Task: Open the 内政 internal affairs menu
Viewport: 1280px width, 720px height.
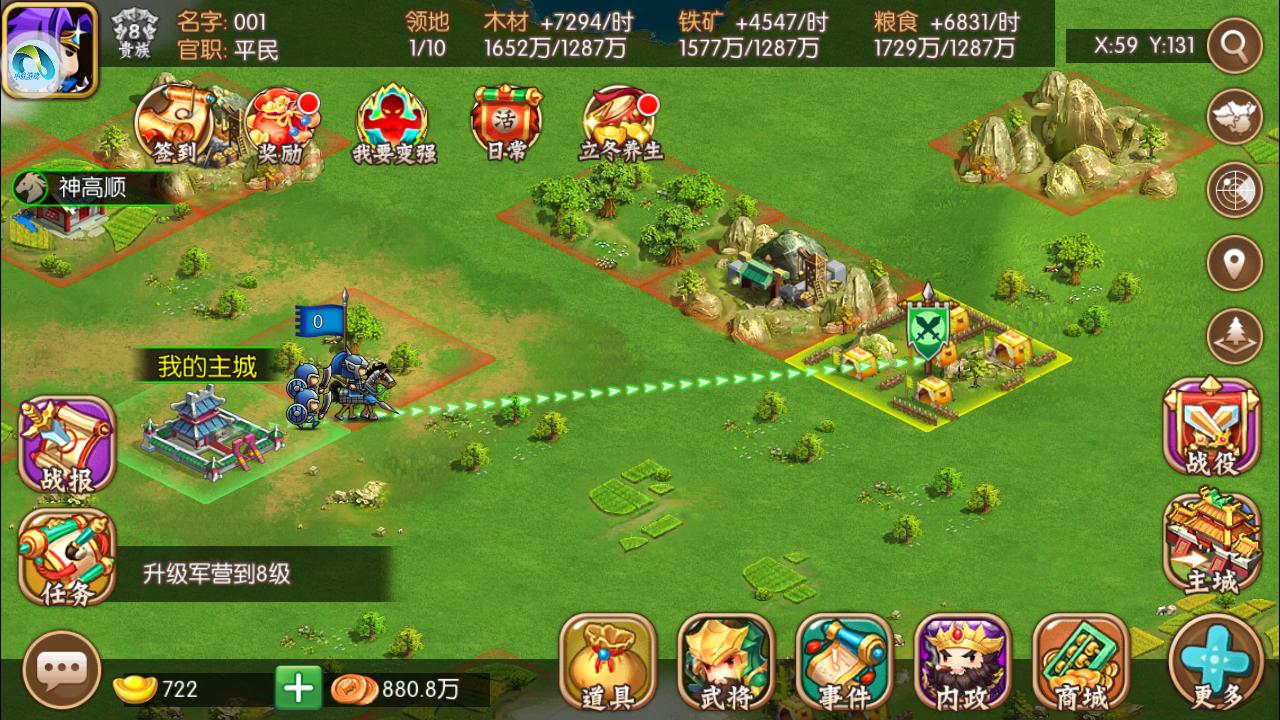Action: pyautogui.click(x=962, y=662)
